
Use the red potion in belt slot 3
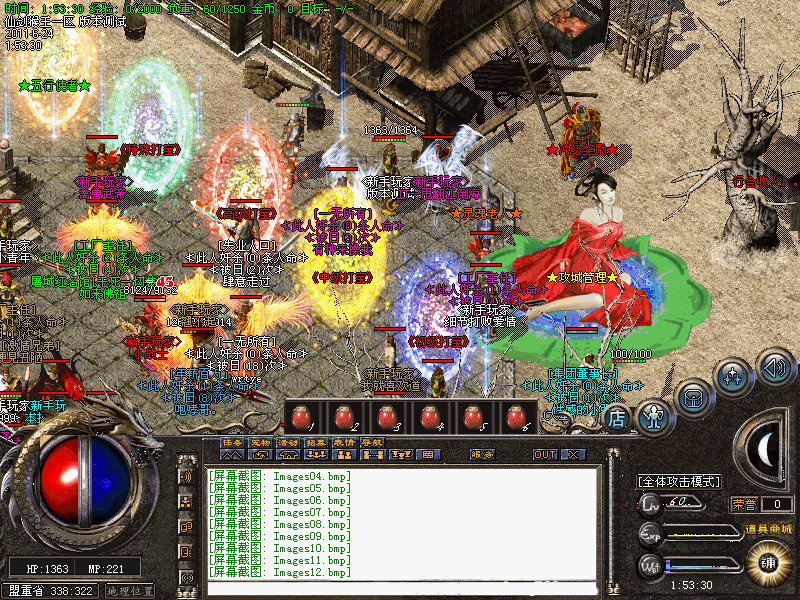(x=388, y=417)
